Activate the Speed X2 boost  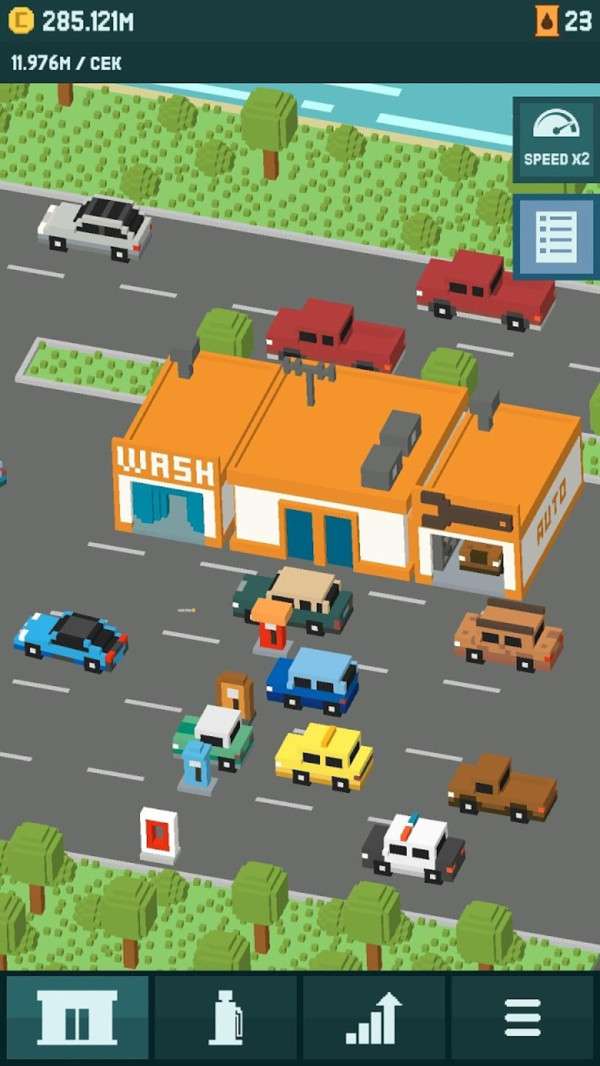coord(556,138)
